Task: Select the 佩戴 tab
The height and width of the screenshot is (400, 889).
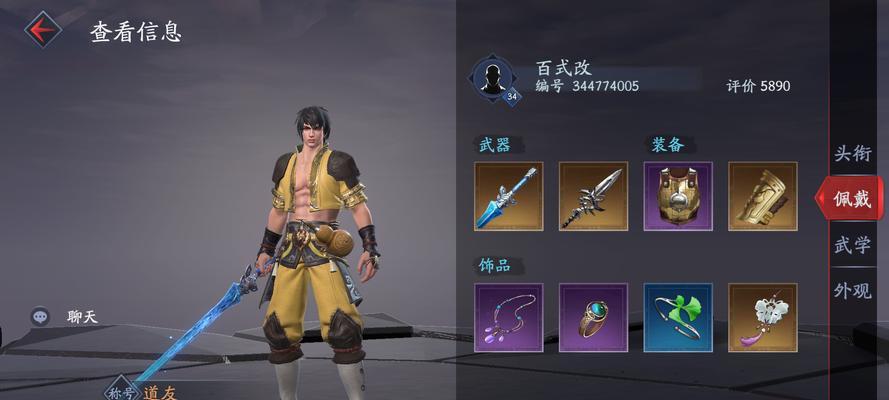Action: coord(851,199)
